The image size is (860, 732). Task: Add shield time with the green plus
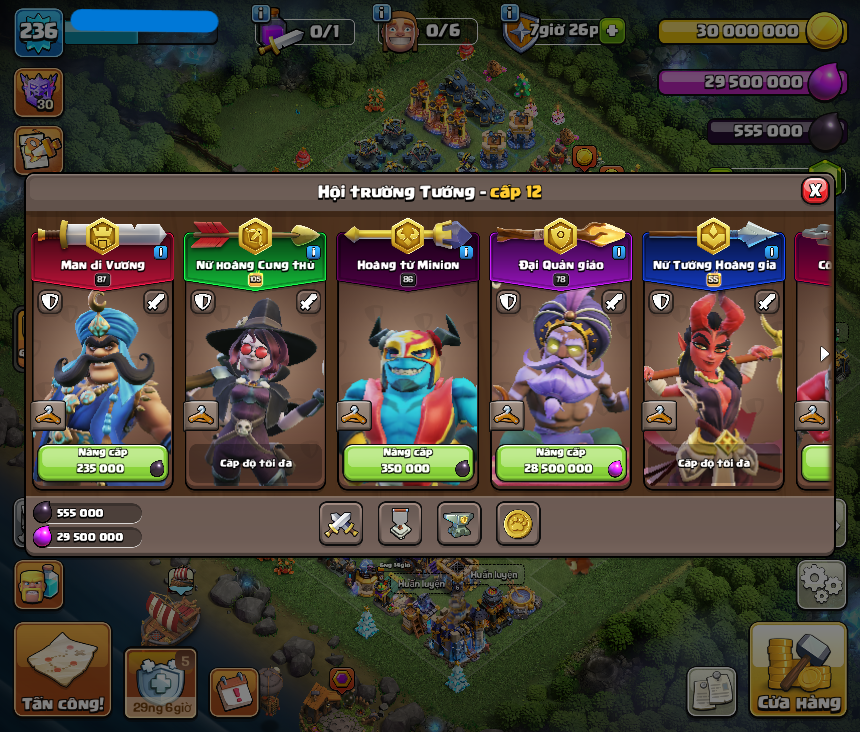point(613,31)
